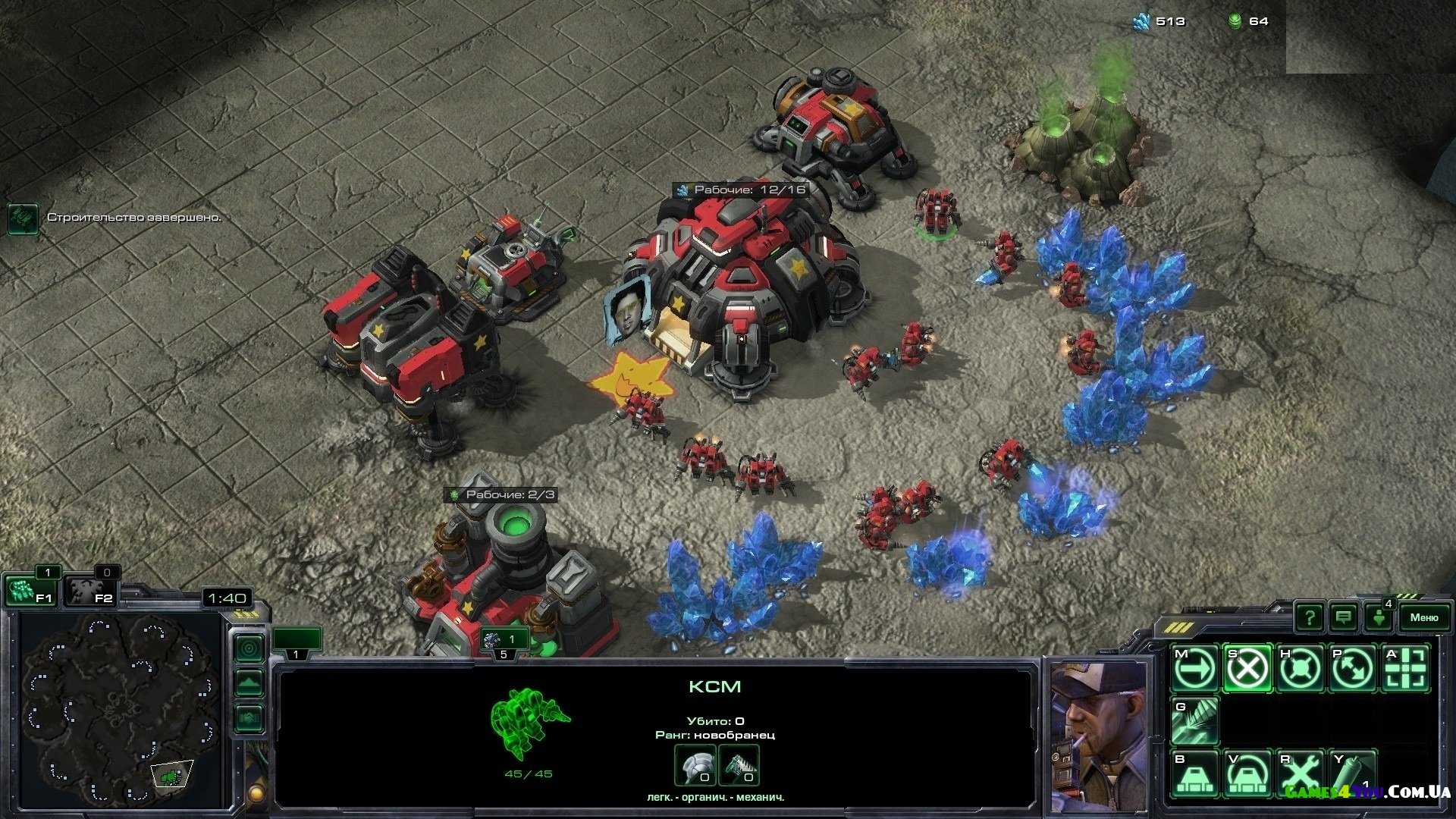
Task: Activate the Move command
Action: pos(1194,669)
